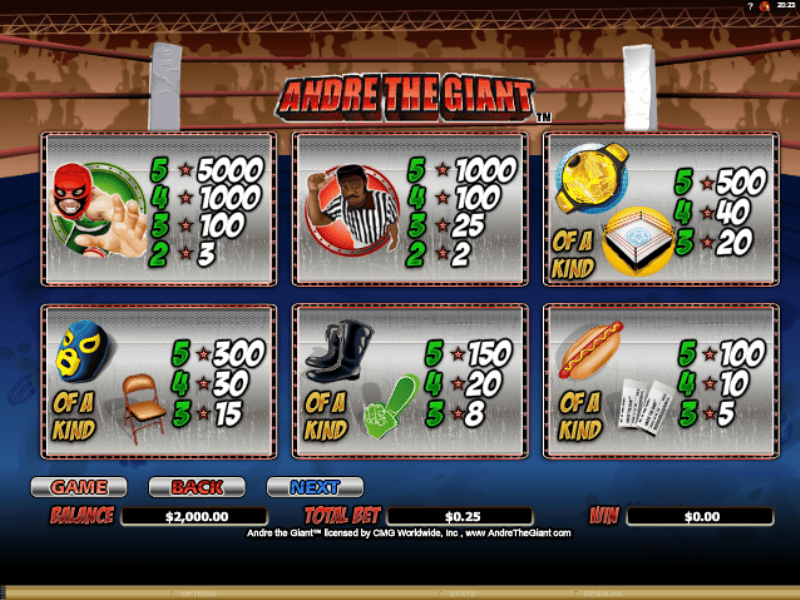This screenshot has width=800, height=600.
Task: Click the red crossed-out icon at top right
Action: click(x=764, y=7)
